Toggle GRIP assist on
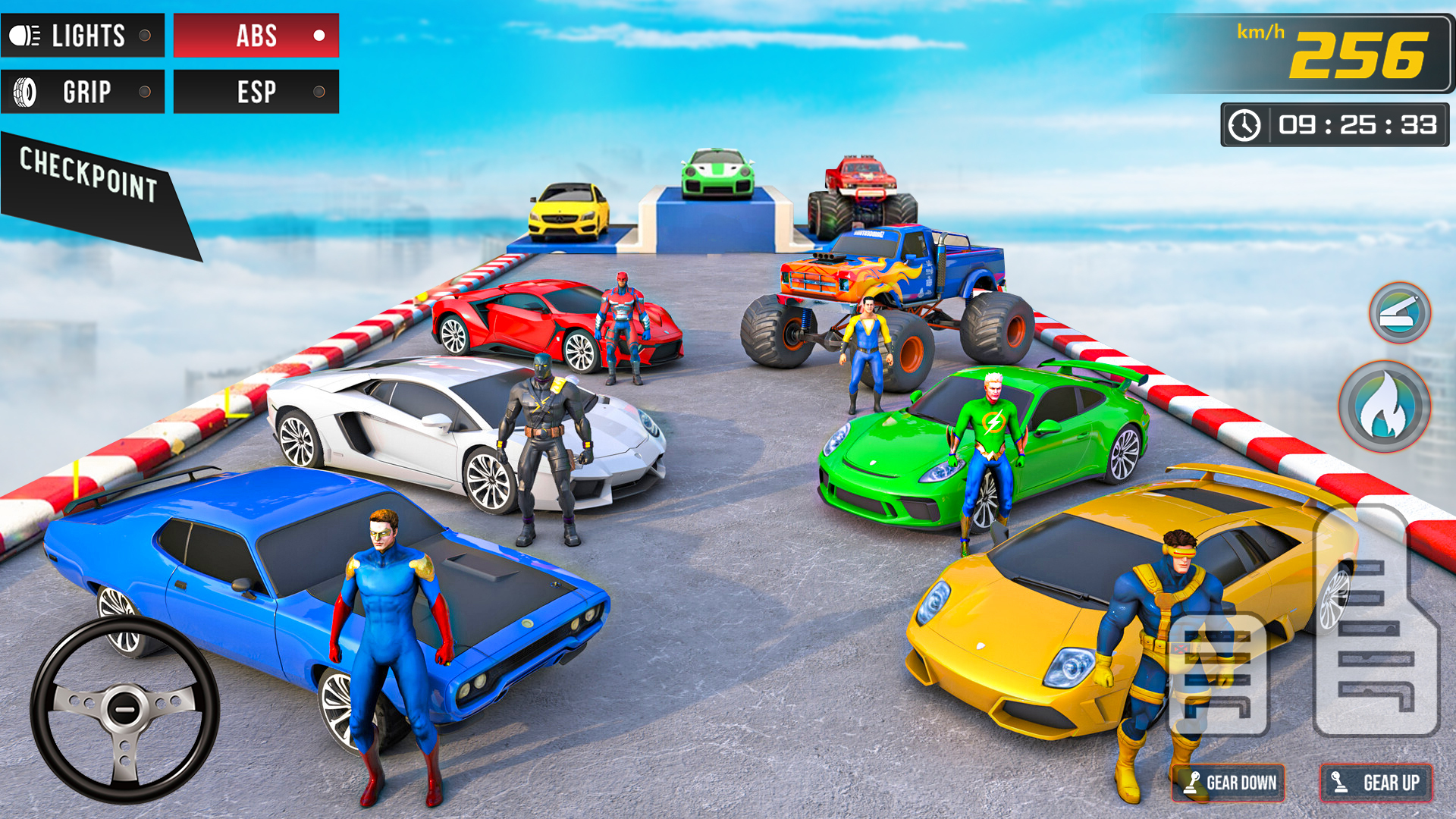Screen dimensions: 1456x819 83,91
